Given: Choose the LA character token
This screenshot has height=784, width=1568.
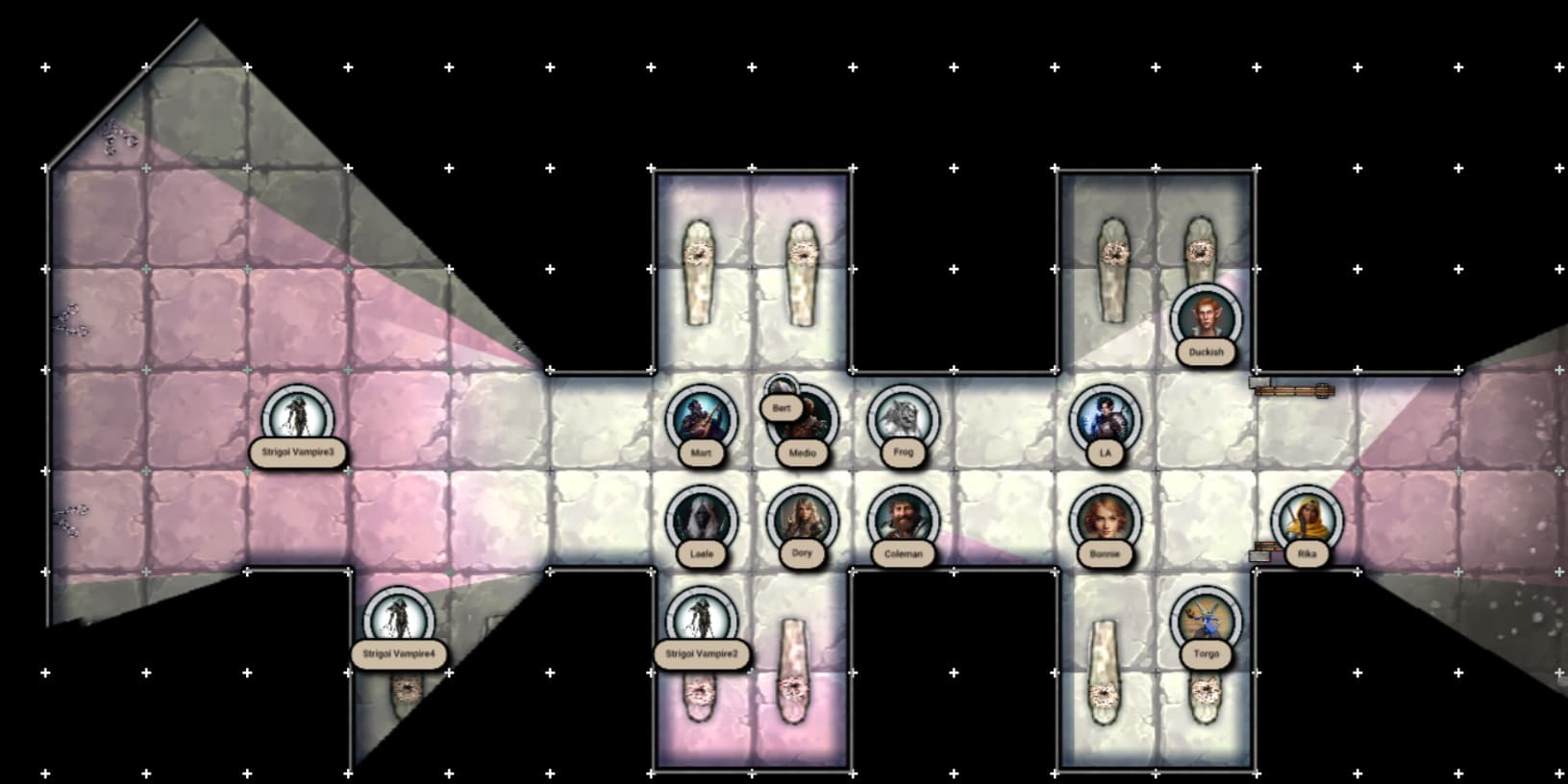Looking at the screenshot, I should click(x=1105, y=419).
